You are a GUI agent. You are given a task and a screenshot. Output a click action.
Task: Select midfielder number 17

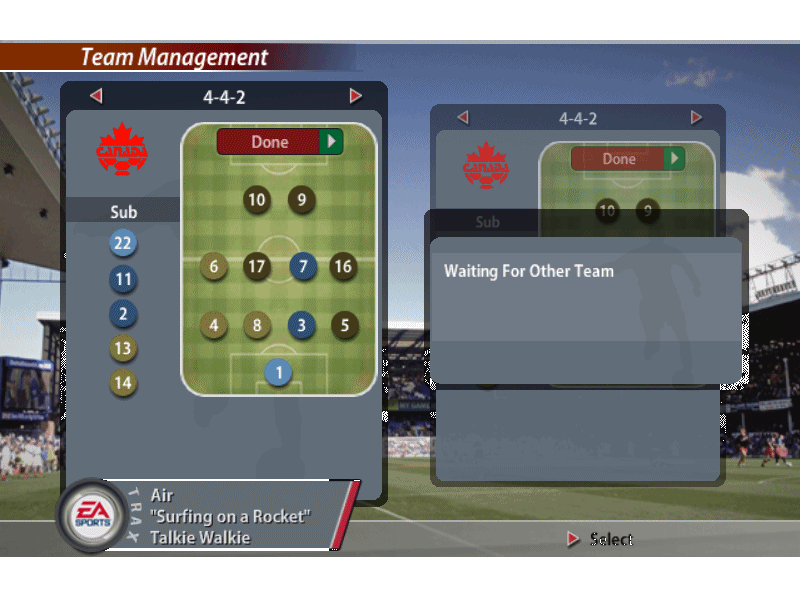tap(257, 267)
